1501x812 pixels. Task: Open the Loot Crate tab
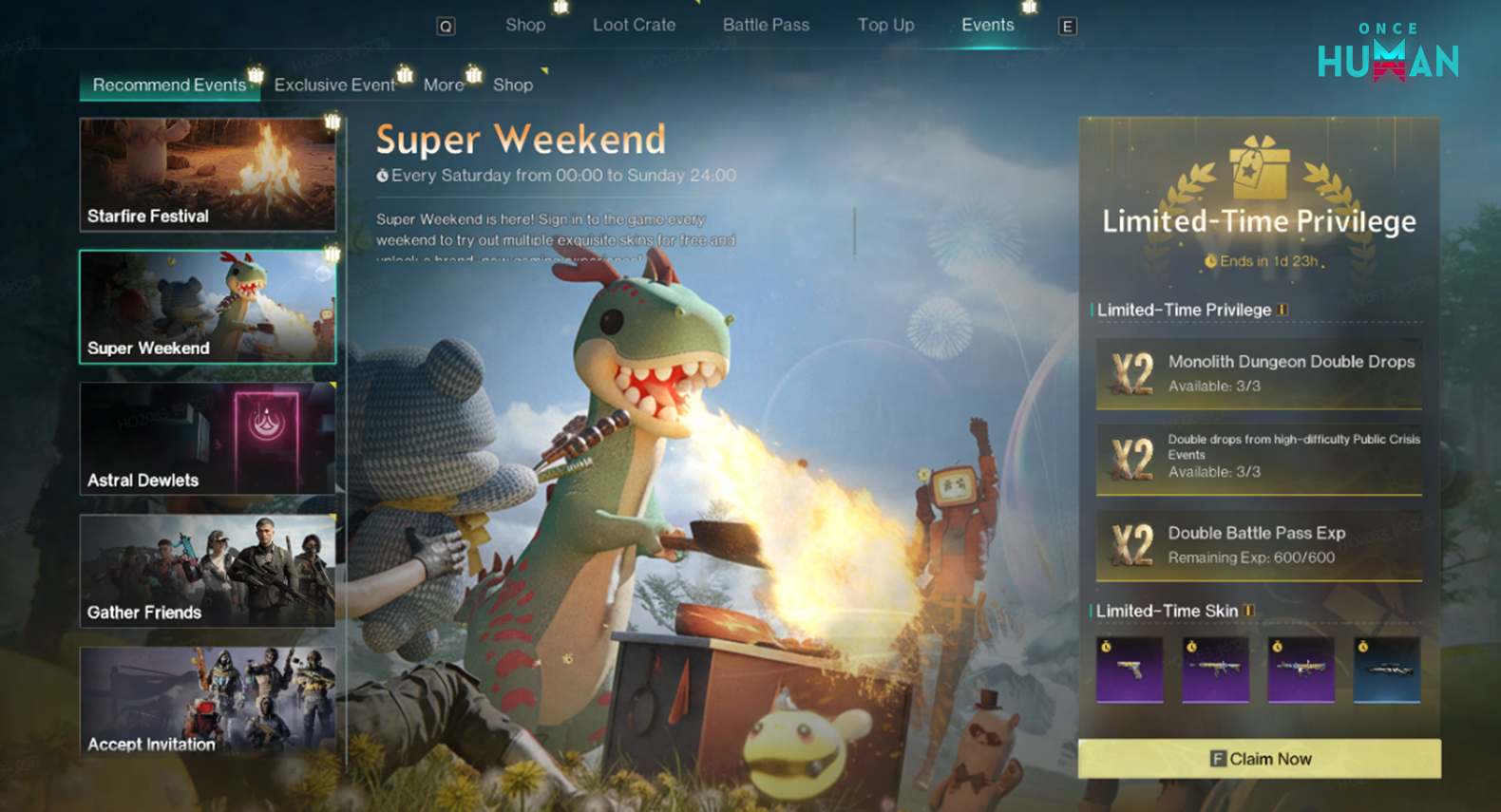tap(634, 26)
